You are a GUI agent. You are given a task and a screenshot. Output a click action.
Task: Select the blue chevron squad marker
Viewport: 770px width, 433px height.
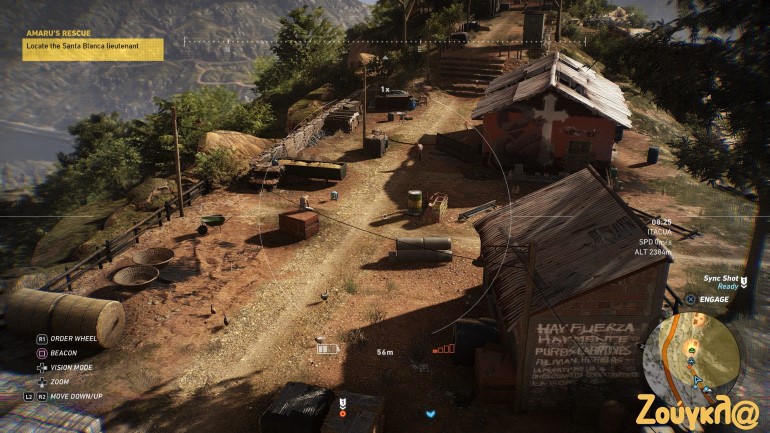click(431, 413)
